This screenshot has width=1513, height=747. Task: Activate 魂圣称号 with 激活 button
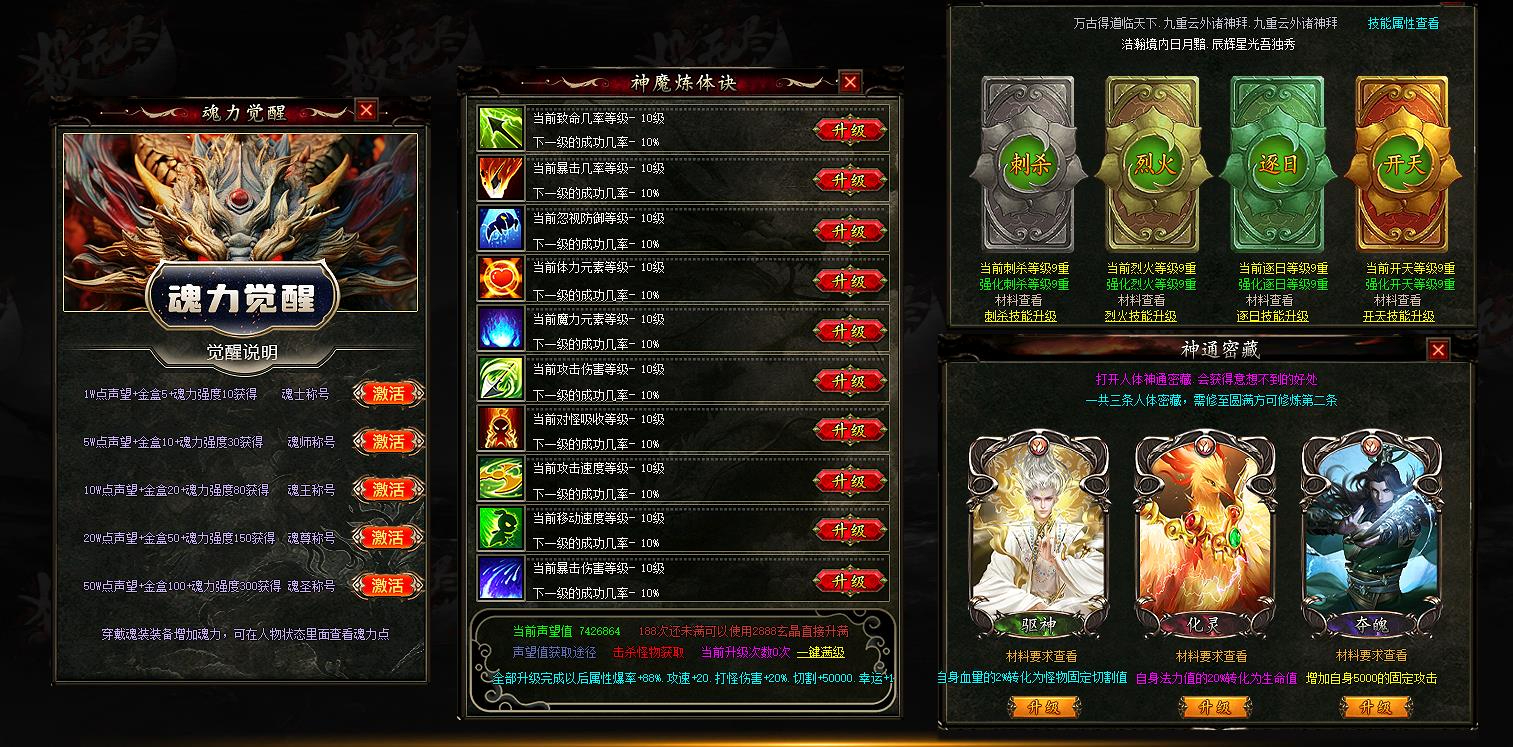(389, 588)
